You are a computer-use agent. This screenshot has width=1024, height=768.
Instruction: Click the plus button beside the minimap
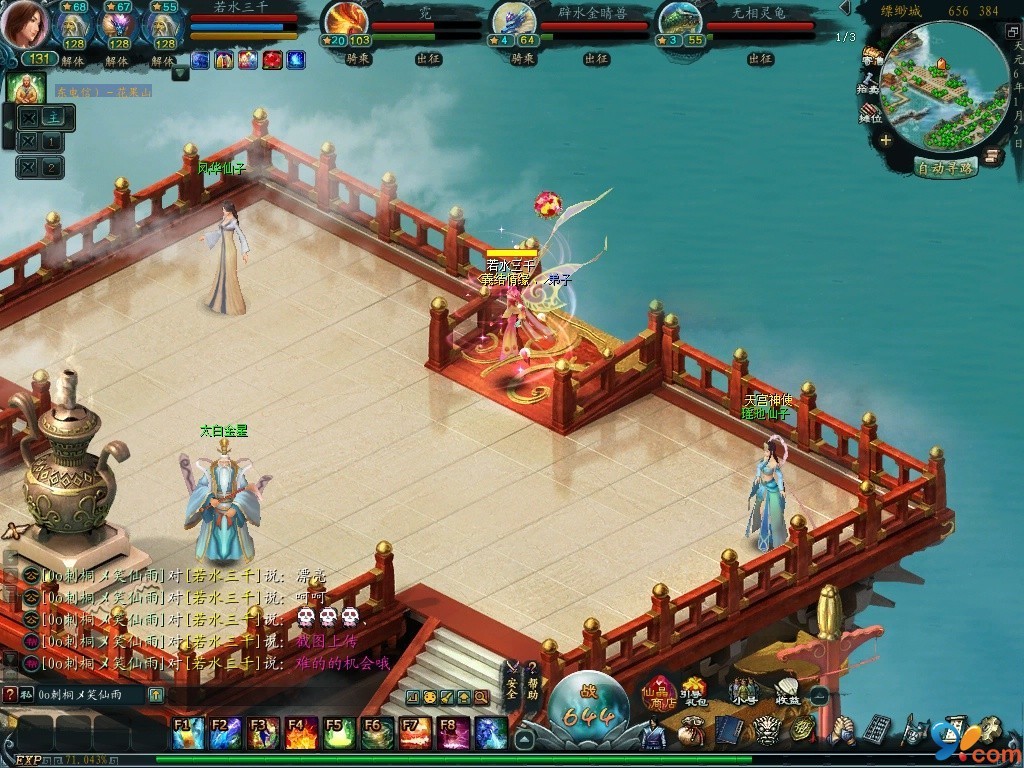886,140
